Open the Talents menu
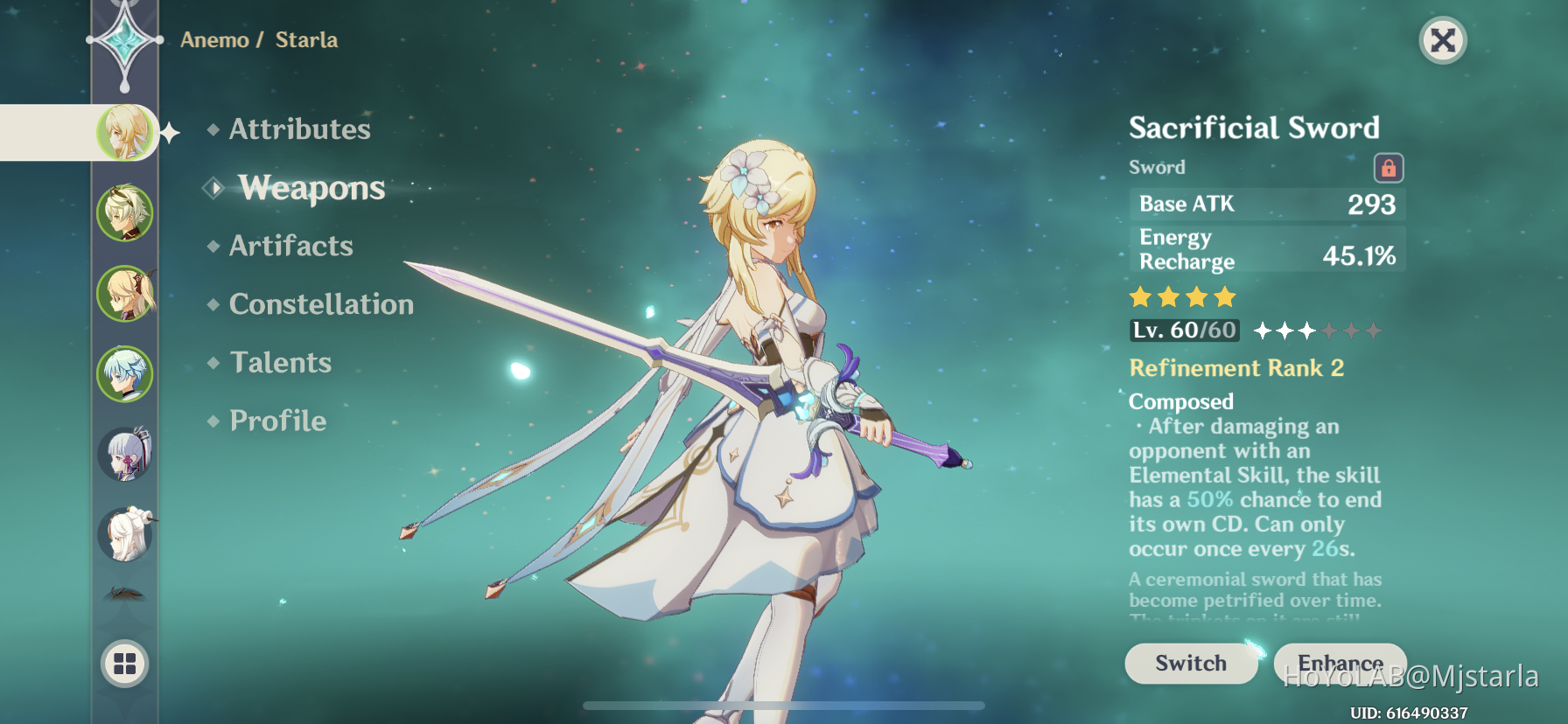This screenshot has height=724, width=1568. pyautogui.click(x=280, y=362)
